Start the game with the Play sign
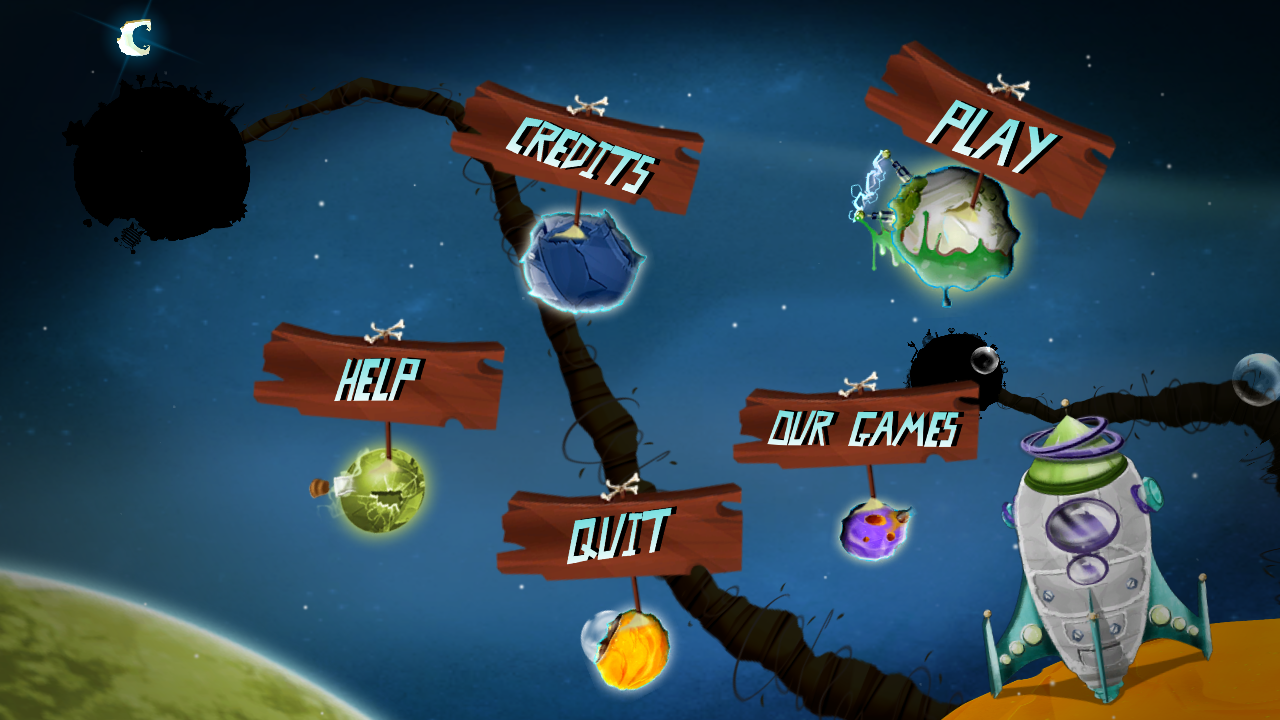This screenshot has height=720, width=1280. pos(990,132)
